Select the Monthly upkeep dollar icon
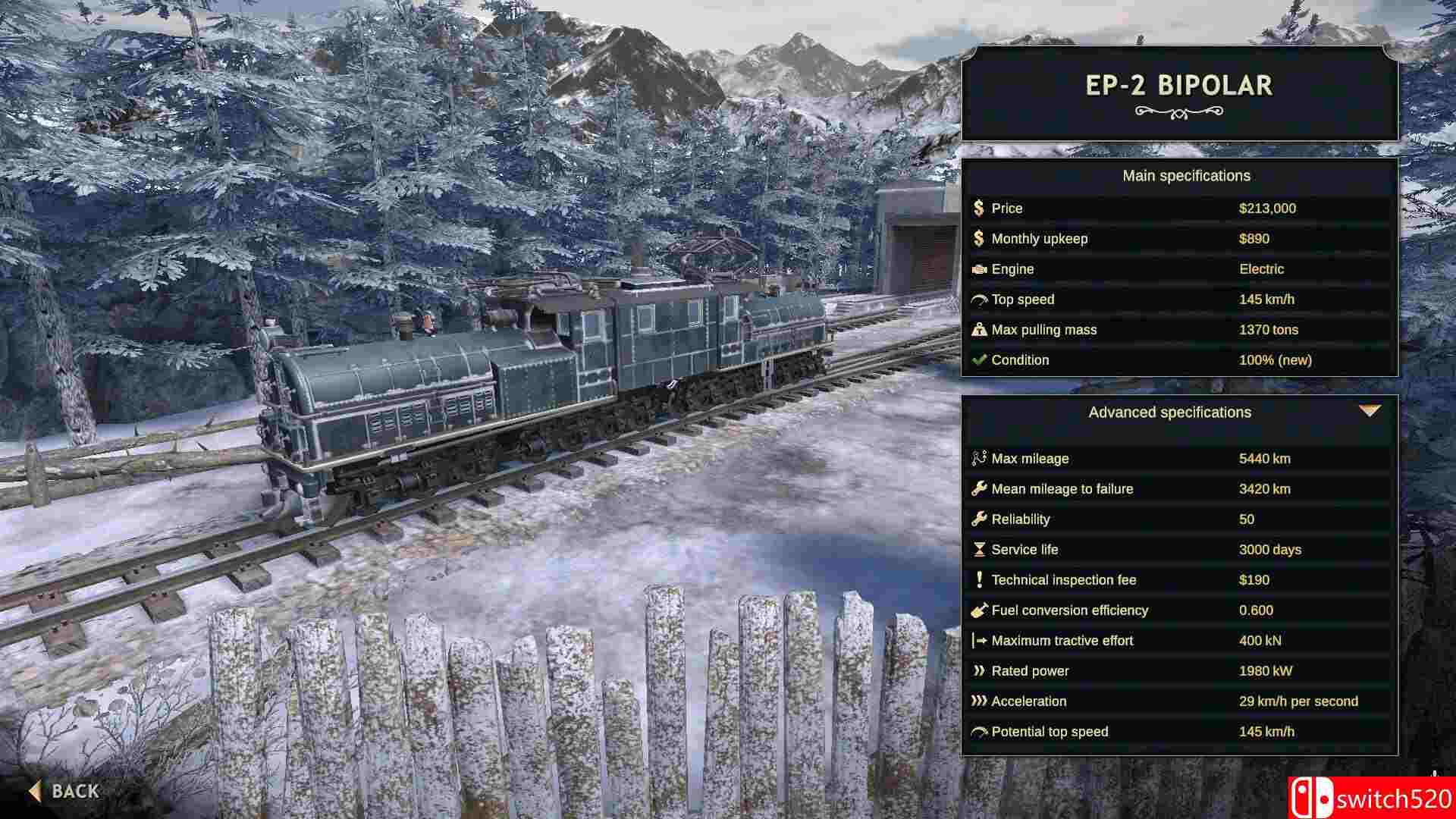 point(978,238)
